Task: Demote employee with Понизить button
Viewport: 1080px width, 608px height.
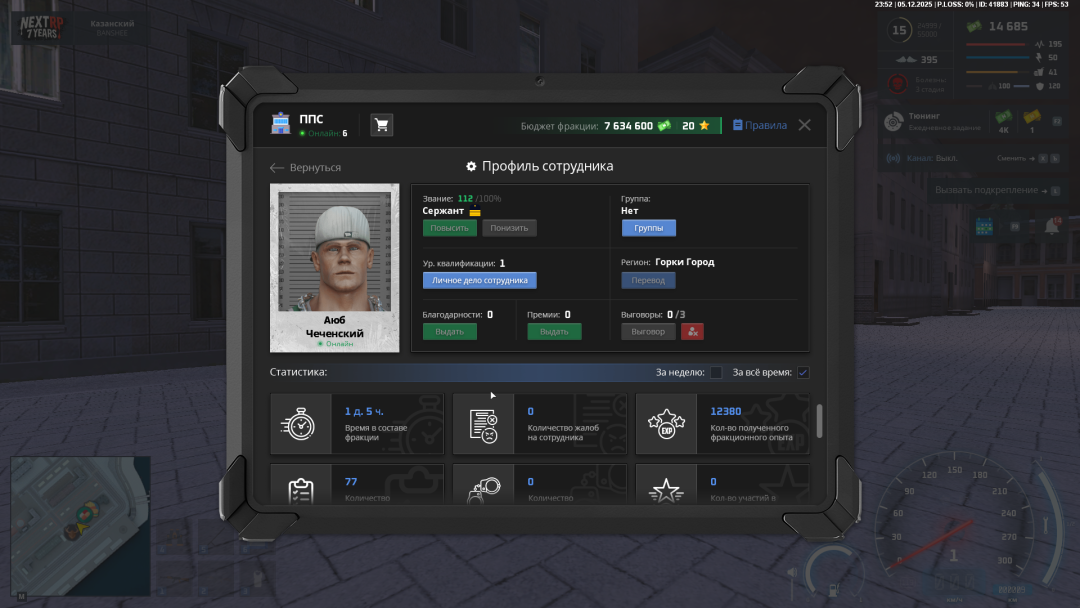Action: tap(509, 228)
